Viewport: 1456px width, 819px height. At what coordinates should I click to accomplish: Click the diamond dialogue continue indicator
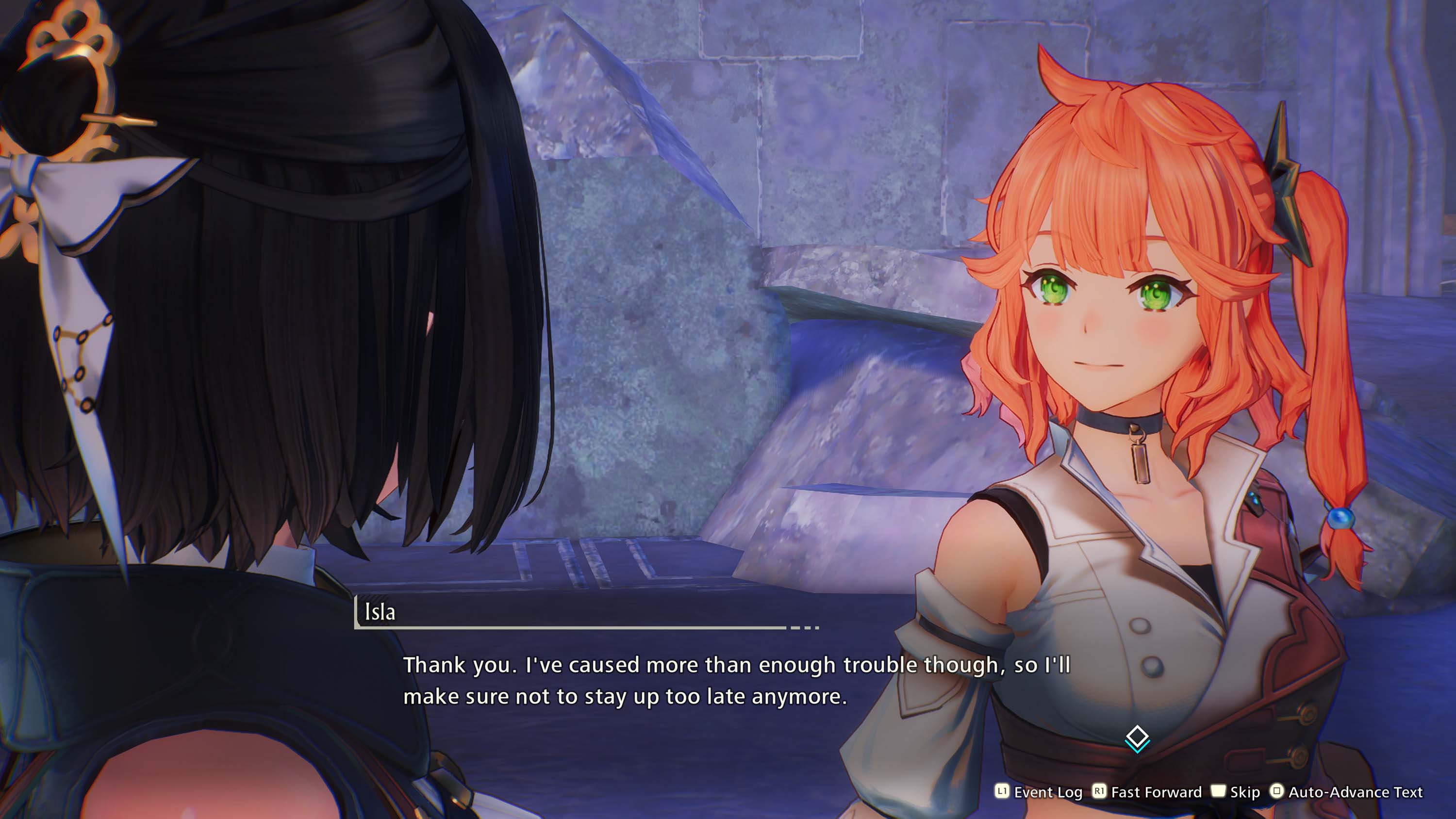click(x=1137, y=739)
